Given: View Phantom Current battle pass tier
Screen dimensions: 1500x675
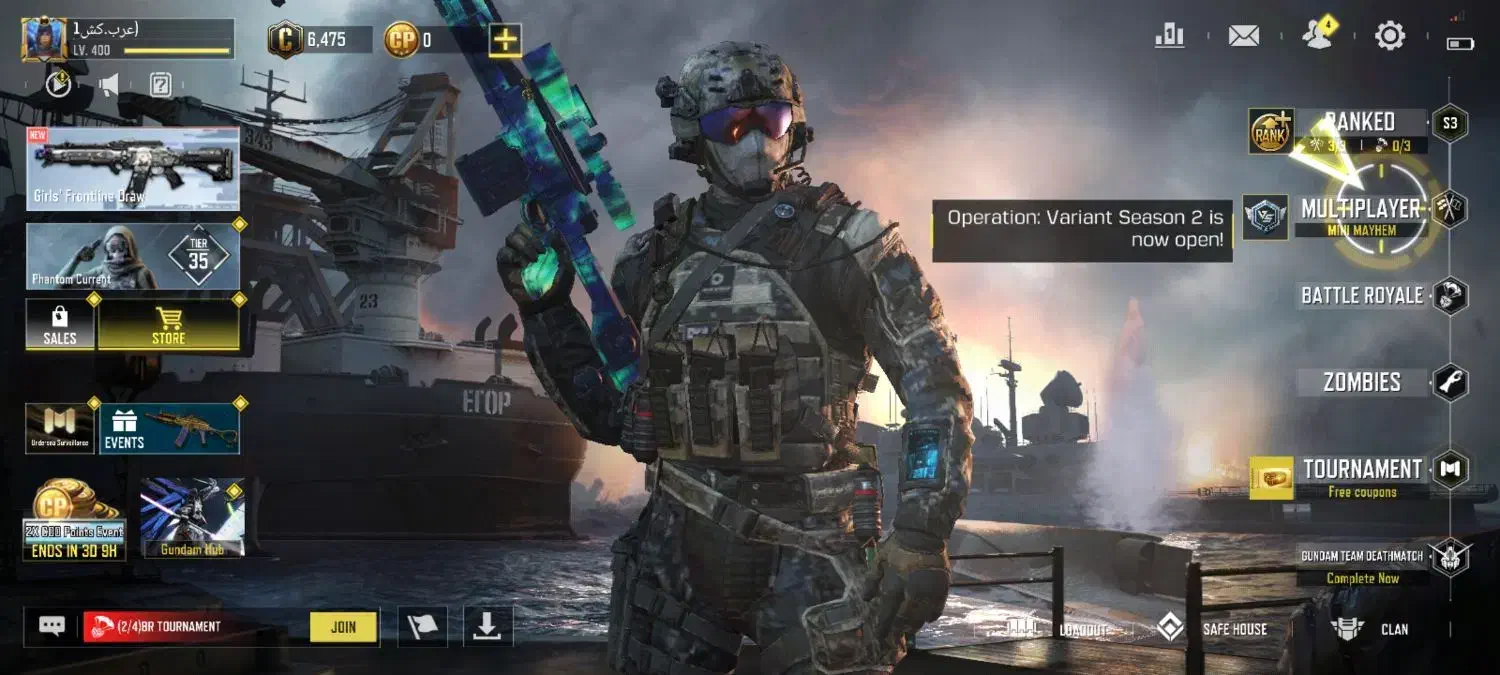Looking at the screenshot, I should (133, 256).
